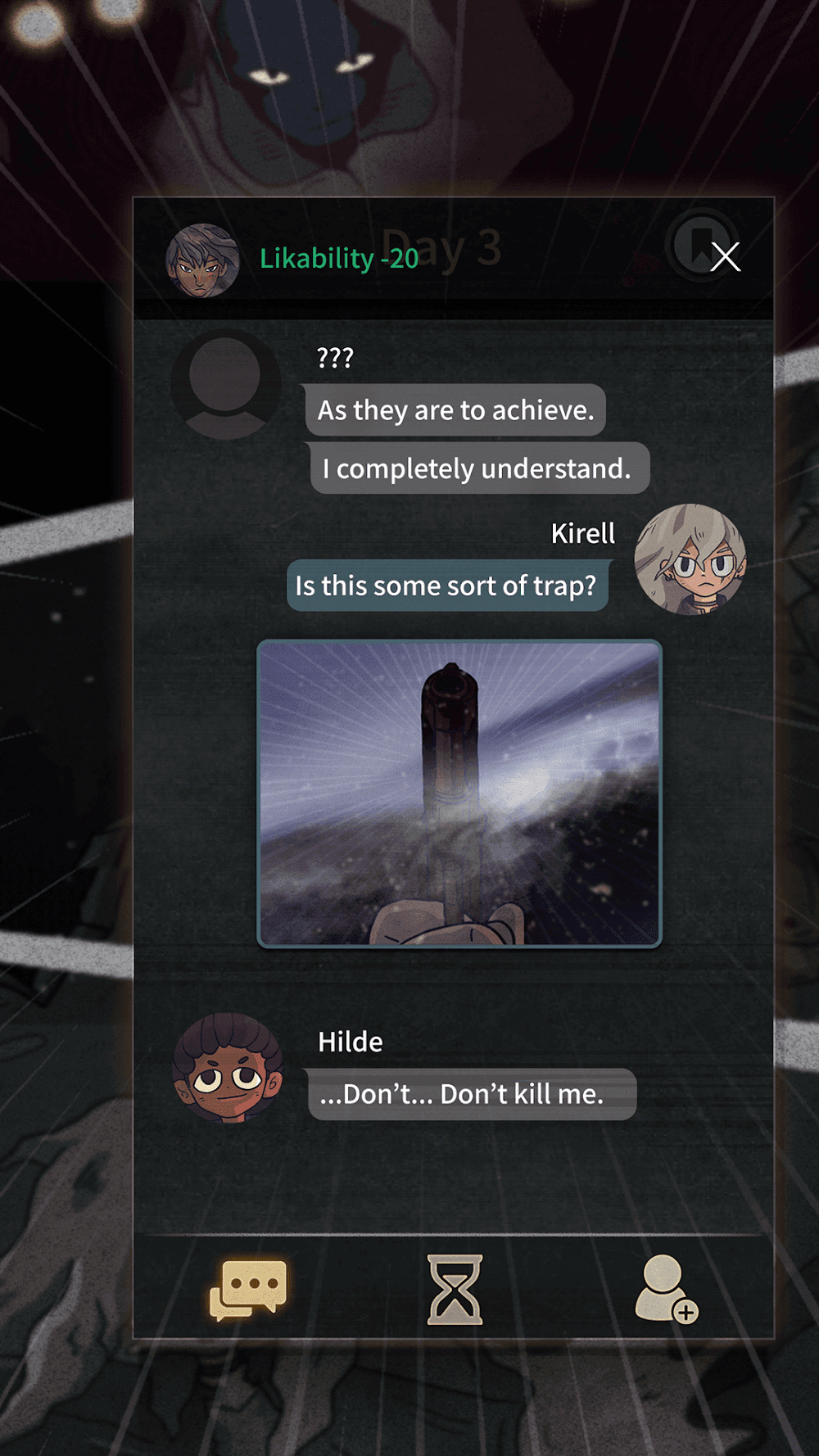The width and height of the screenshot is (819, 1456).
Task: Open the add person tab
Action: pos(665,1289)
